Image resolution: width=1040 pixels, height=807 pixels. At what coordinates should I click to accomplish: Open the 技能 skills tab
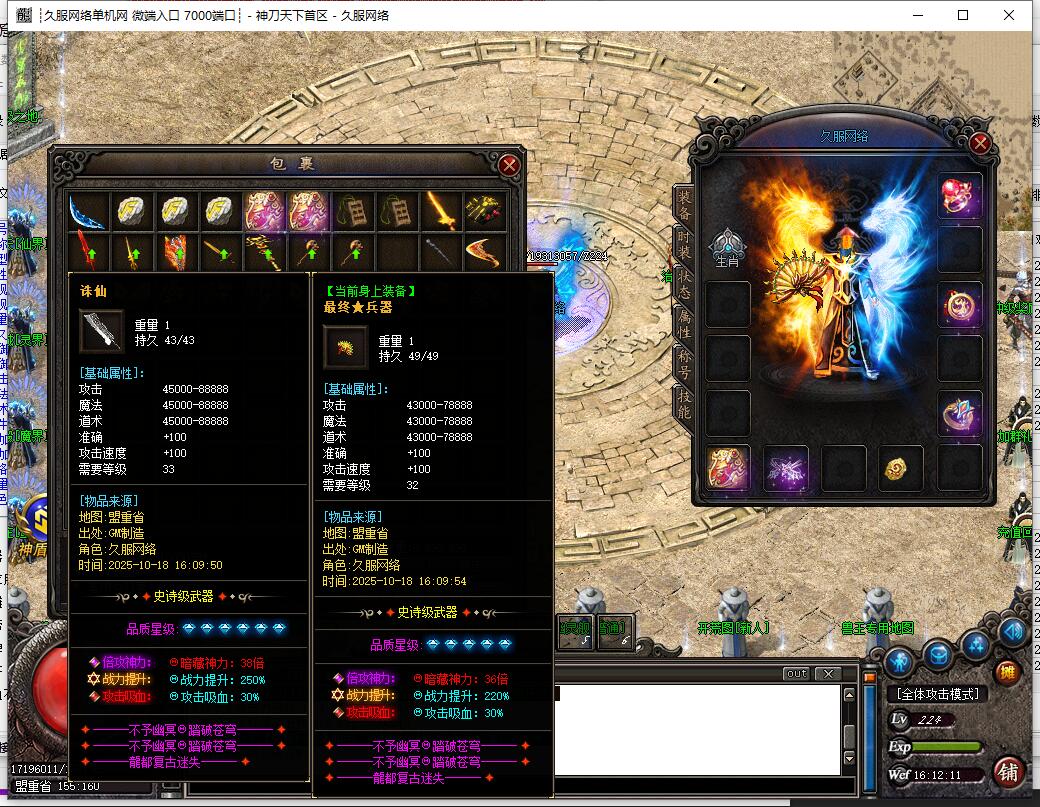pos(684,402)
